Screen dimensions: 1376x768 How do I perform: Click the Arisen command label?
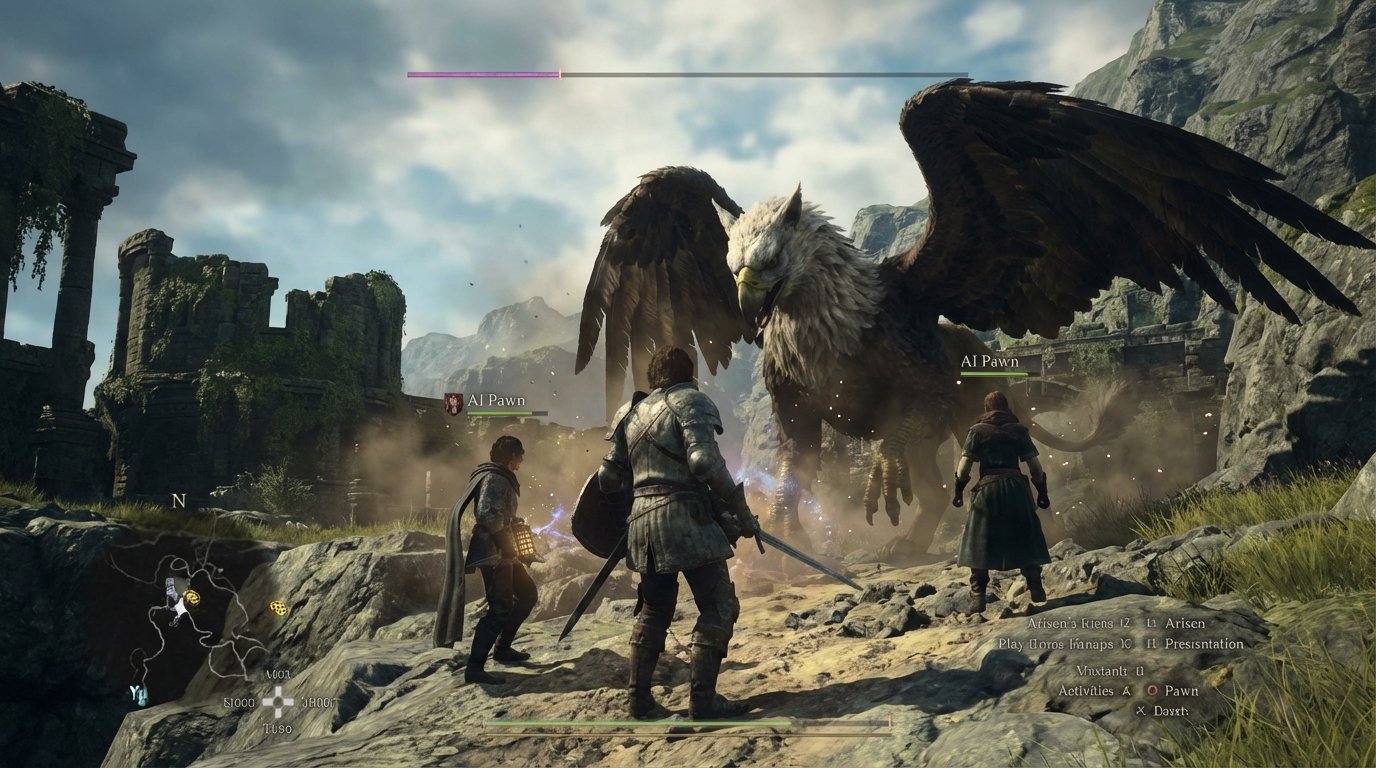(x=1184, y=622)
